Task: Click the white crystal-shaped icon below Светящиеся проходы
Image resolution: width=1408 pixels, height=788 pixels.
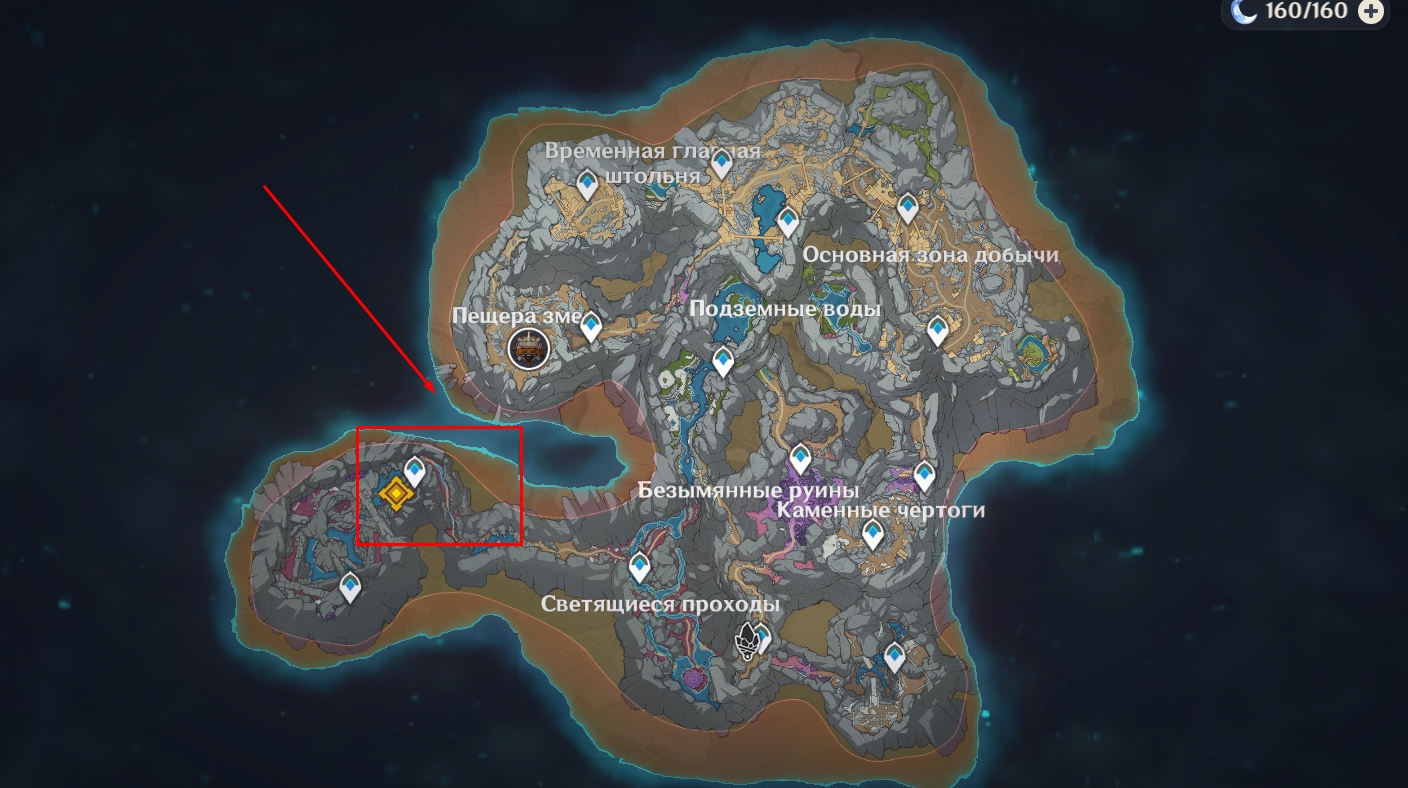Action: [x=746, y=641]
